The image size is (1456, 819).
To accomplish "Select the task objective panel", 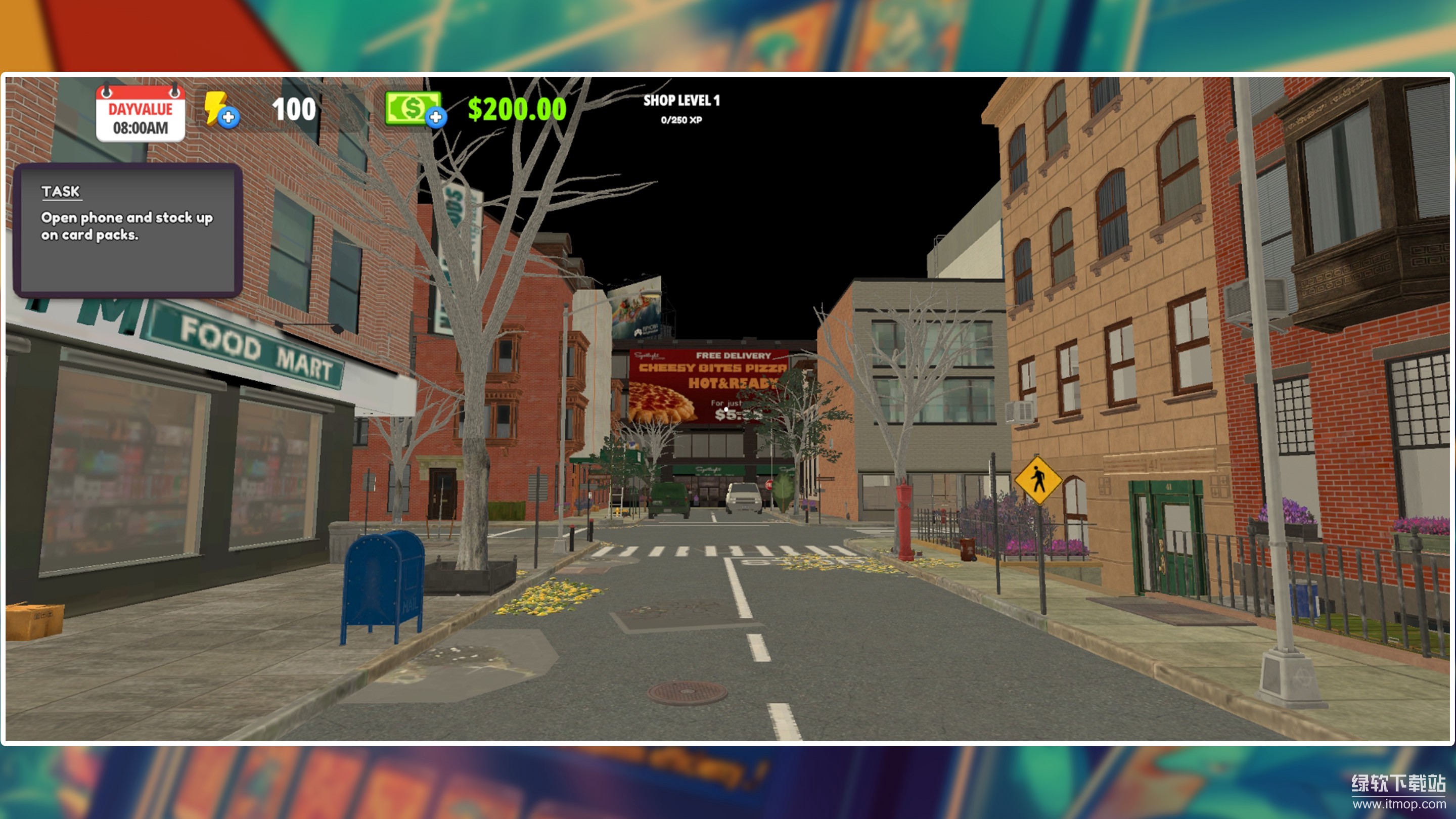I will (128, 230).
